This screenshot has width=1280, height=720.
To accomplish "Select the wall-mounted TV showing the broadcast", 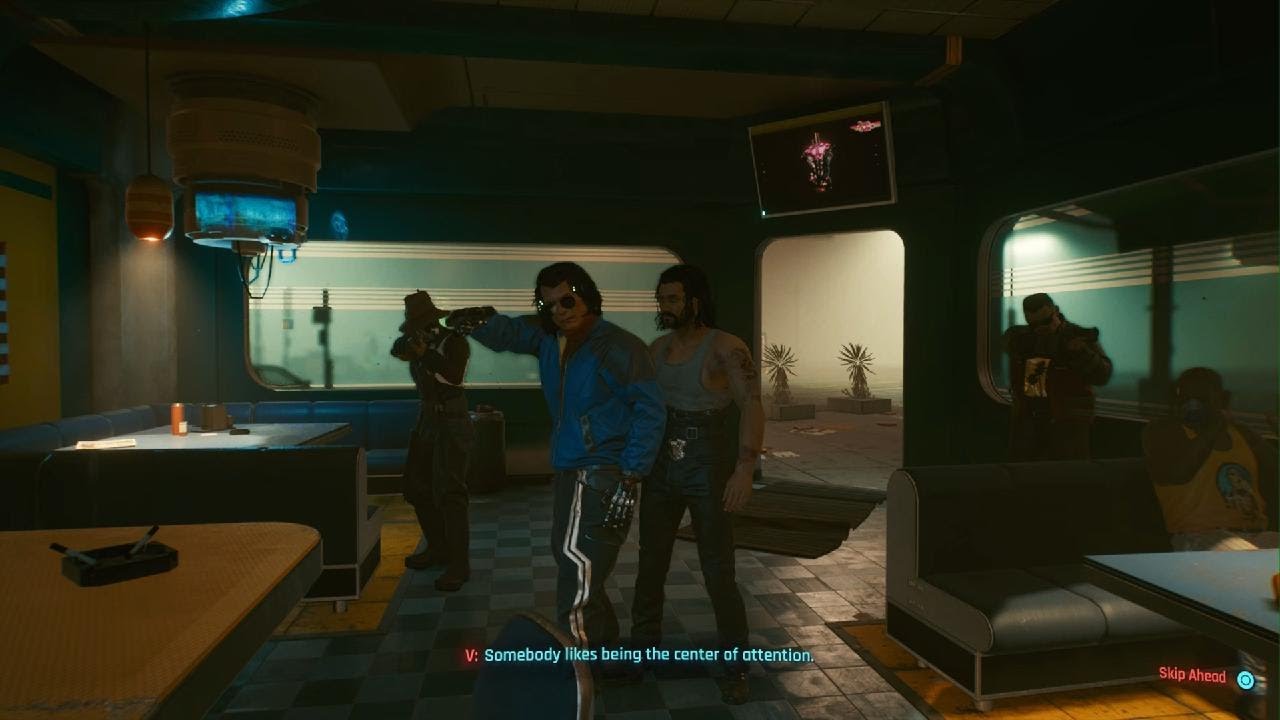I will coord(820,162).
